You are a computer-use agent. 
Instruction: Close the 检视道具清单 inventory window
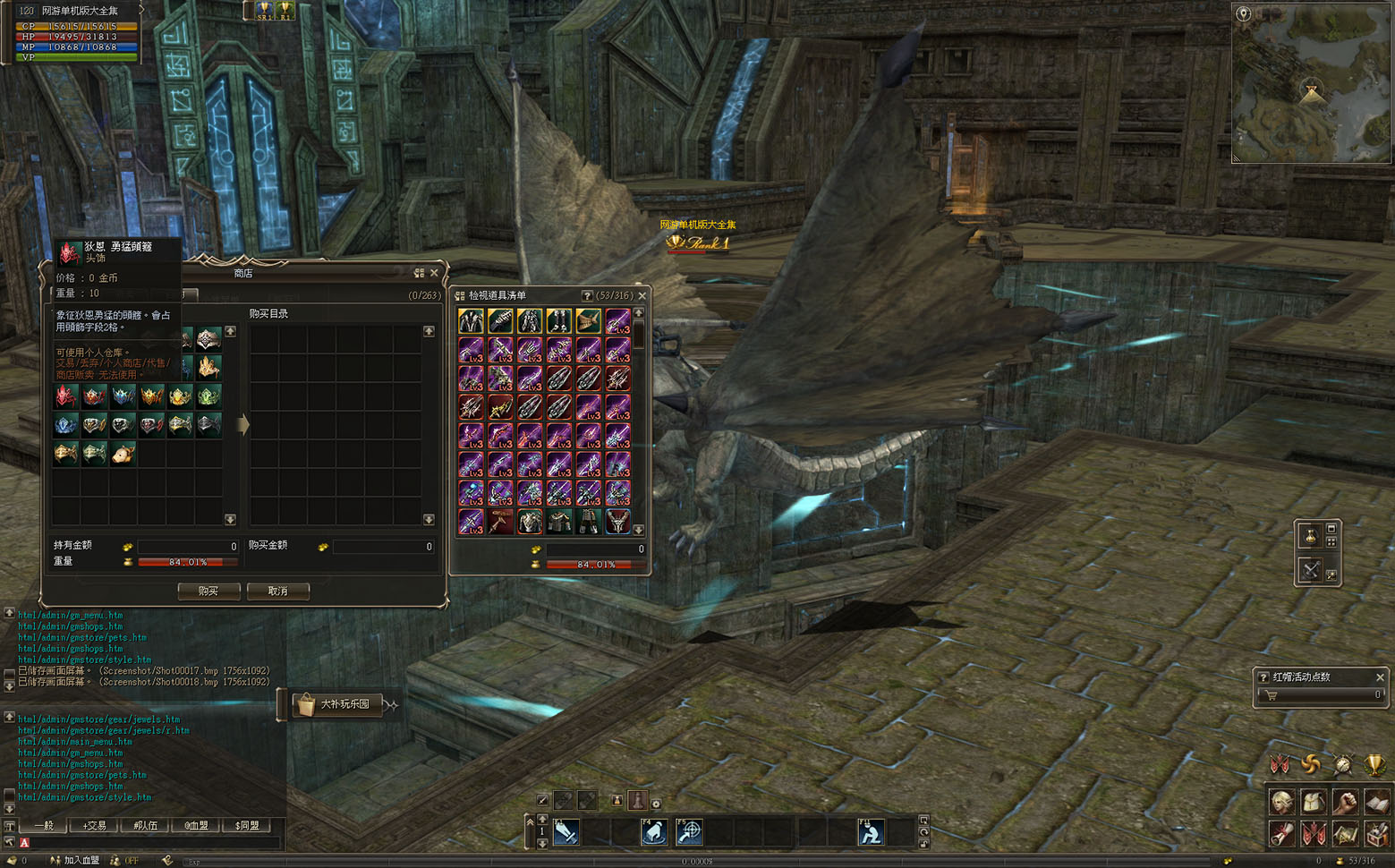pyautogui.click(x=642, y=295)
